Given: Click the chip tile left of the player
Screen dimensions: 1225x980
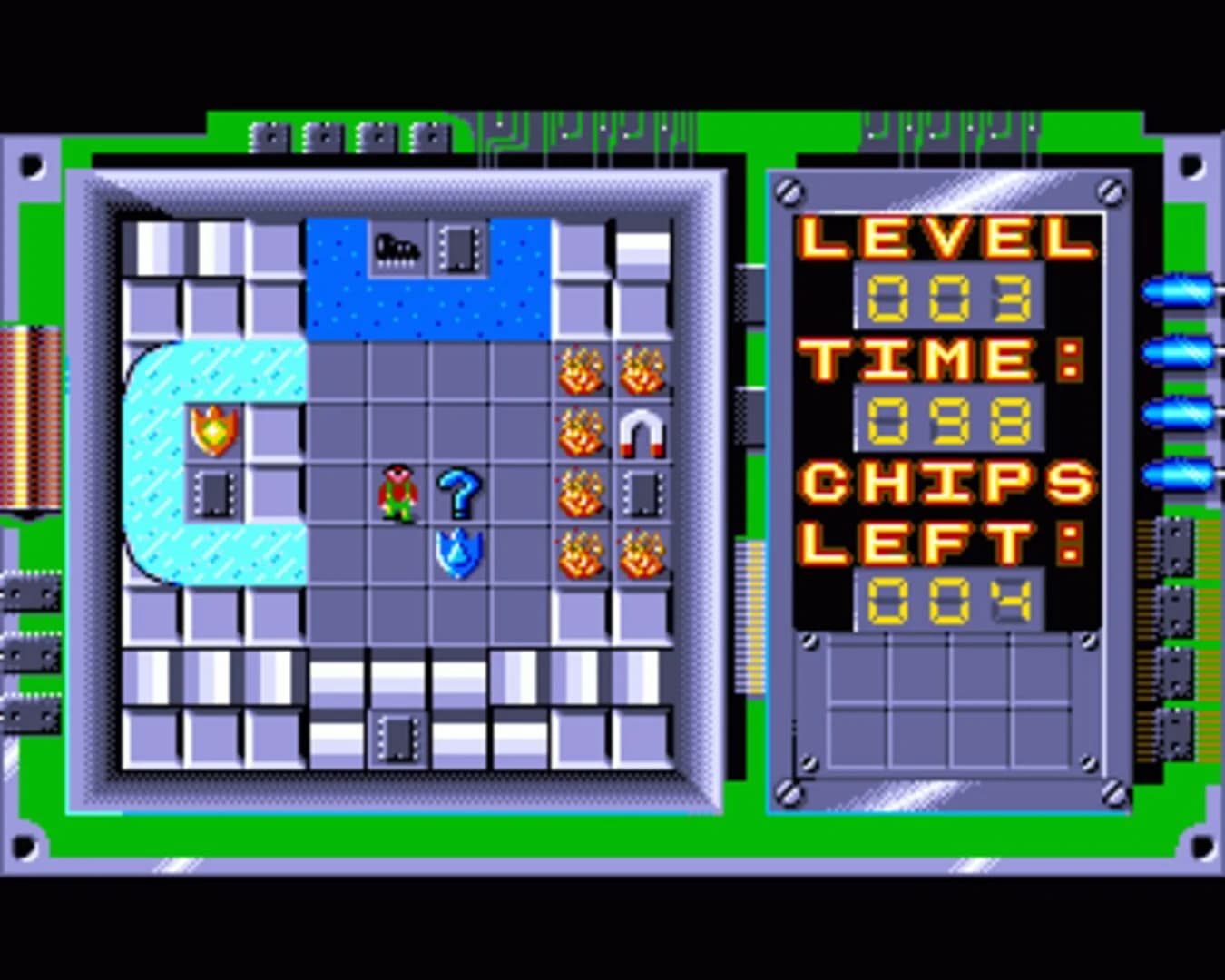Looking at the screenshot, I should (215, 493).
